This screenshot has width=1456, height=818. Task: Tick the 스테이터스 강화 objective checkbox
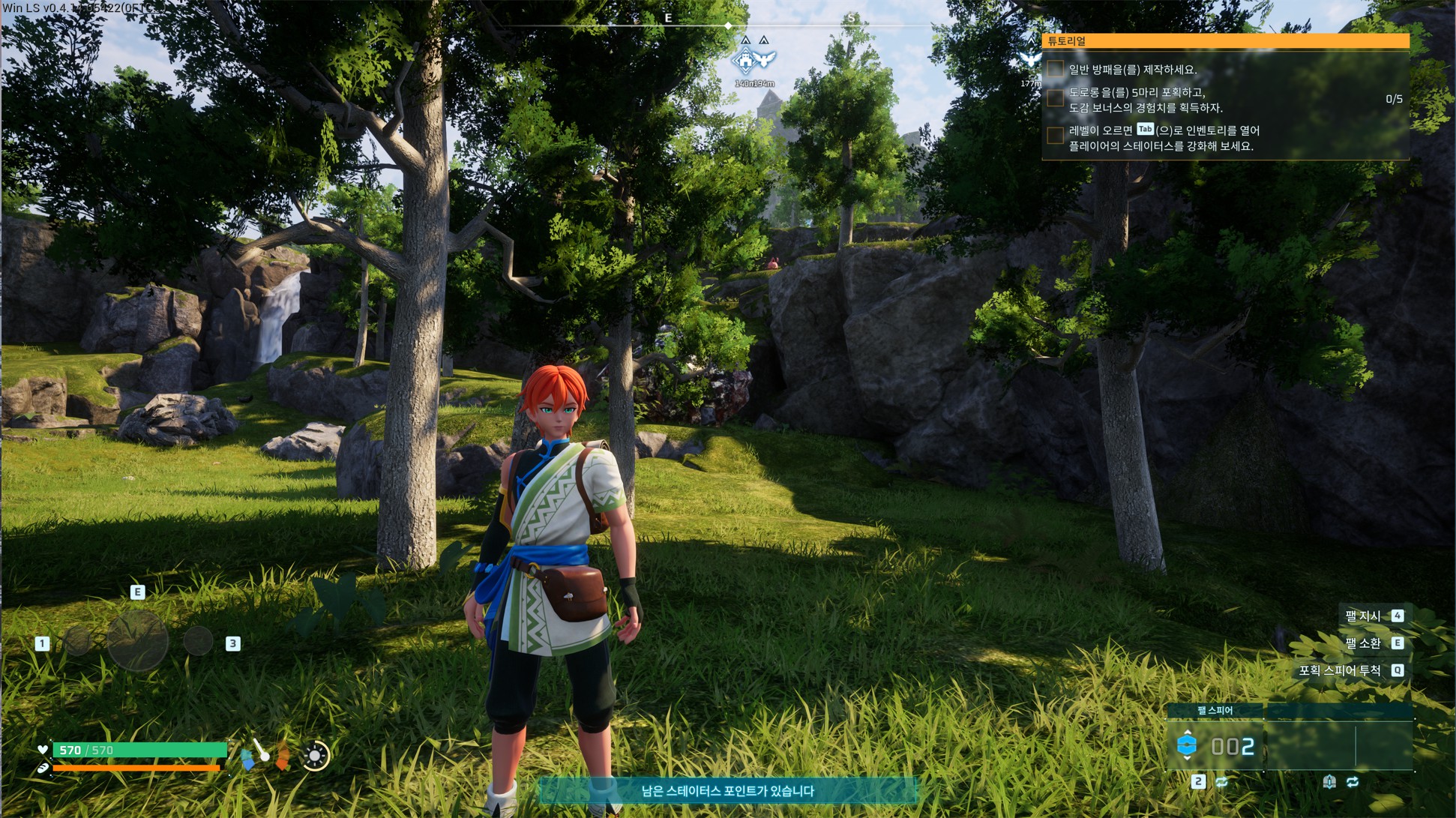[1056, 135]
